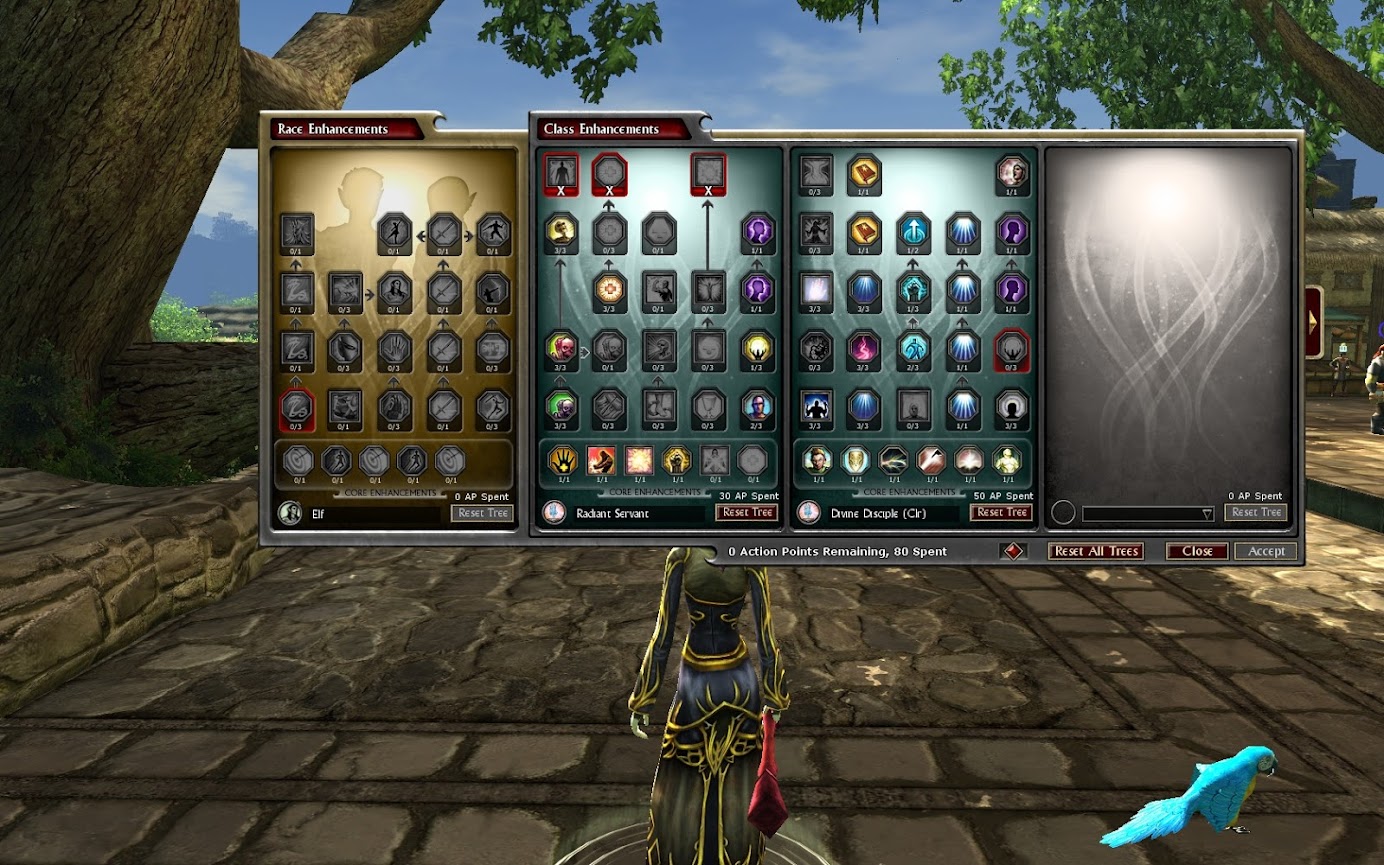Reset the Divine Disciple (Clr) tree
This screenshot has height=865, width=1384.
(x=1000, y=512)
